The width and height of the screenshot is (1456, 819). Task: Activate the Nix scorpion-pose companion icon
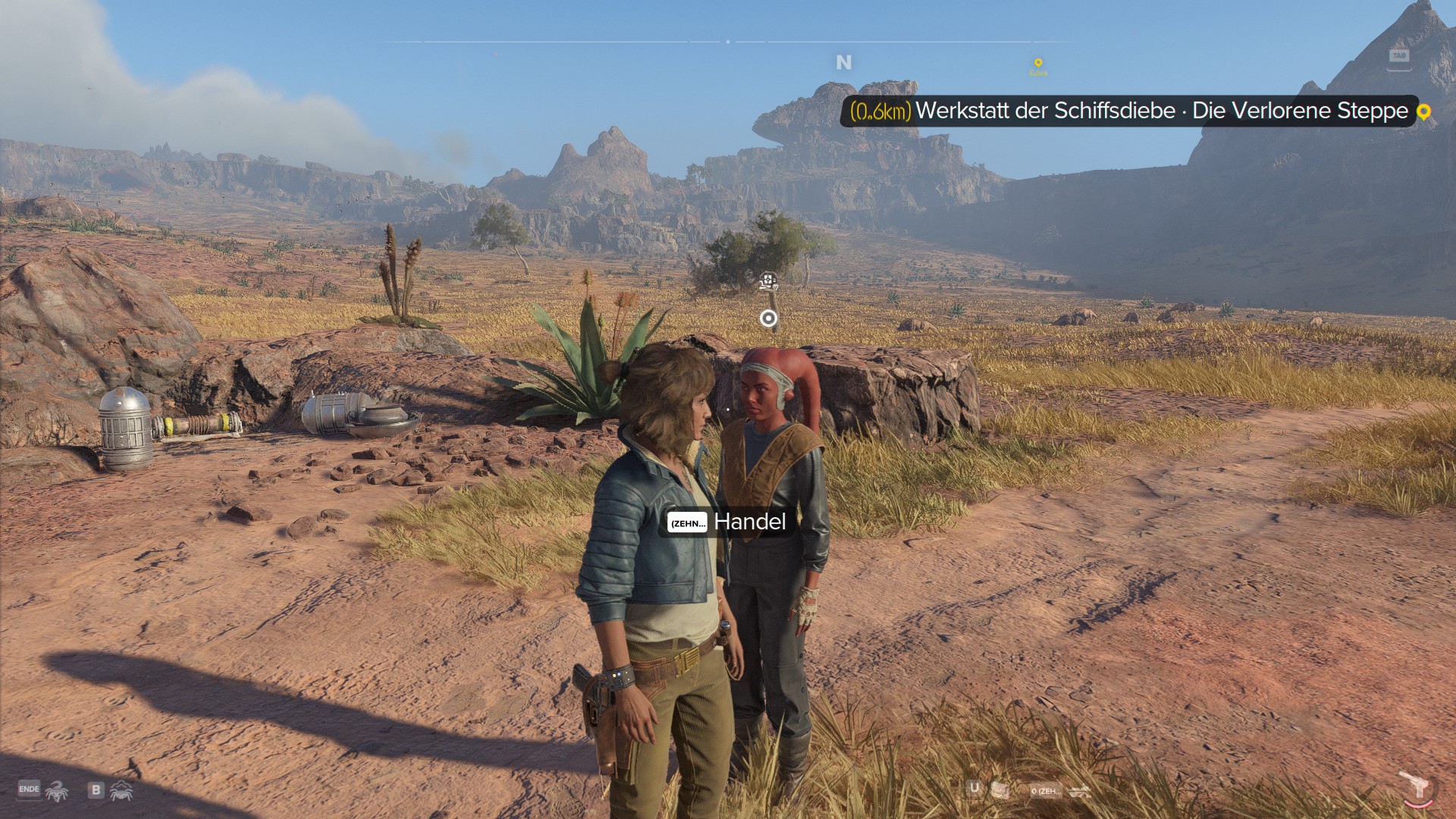[x=57, y=792]
